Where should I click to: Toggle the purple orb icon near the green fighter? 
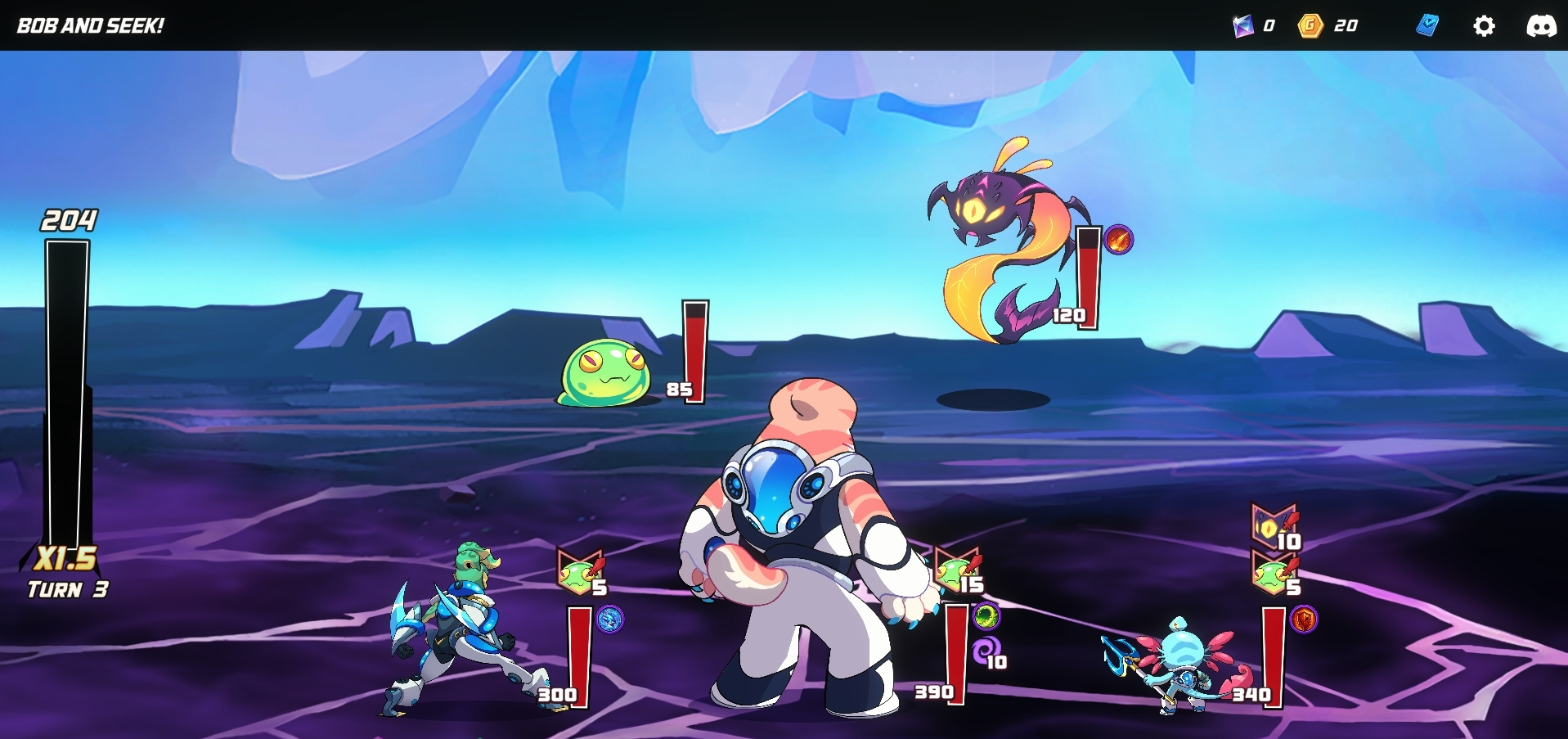pos(609,620)
